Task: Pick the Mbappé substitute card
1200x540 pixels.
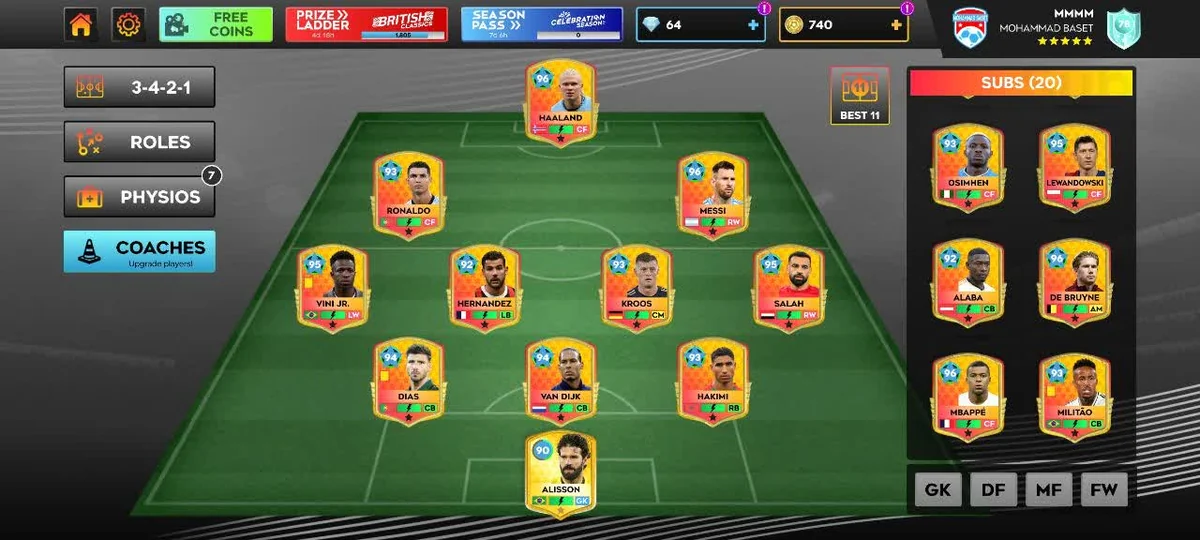Action: point(968,397)
